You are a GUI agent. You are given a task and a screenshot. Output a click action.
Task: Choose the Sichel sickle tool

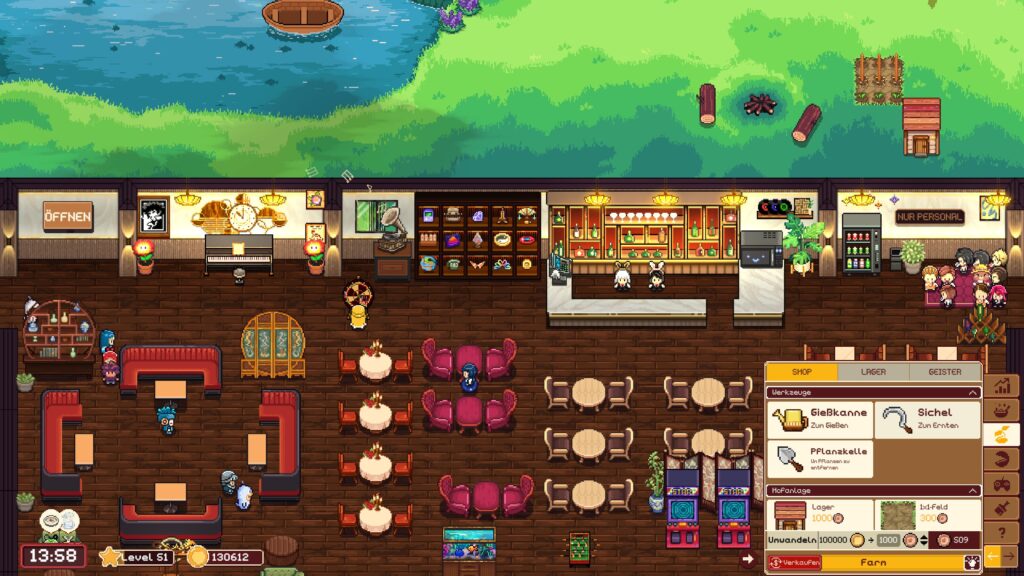[927, 421]
